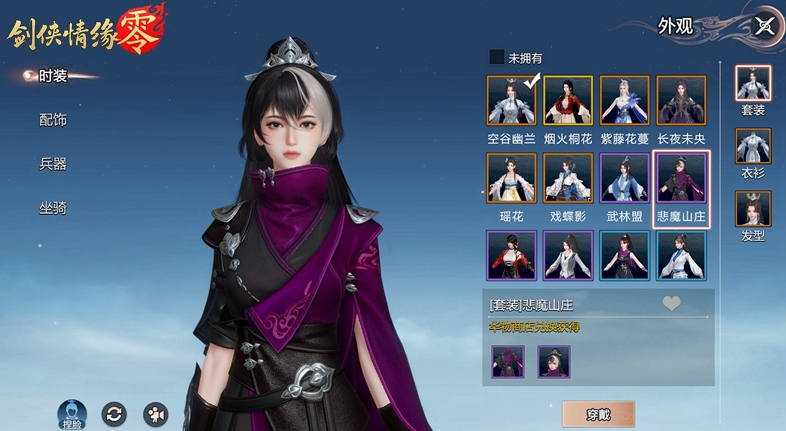Select the 时装 menu entry
This screenshot has width=786, height=431.
52,76
